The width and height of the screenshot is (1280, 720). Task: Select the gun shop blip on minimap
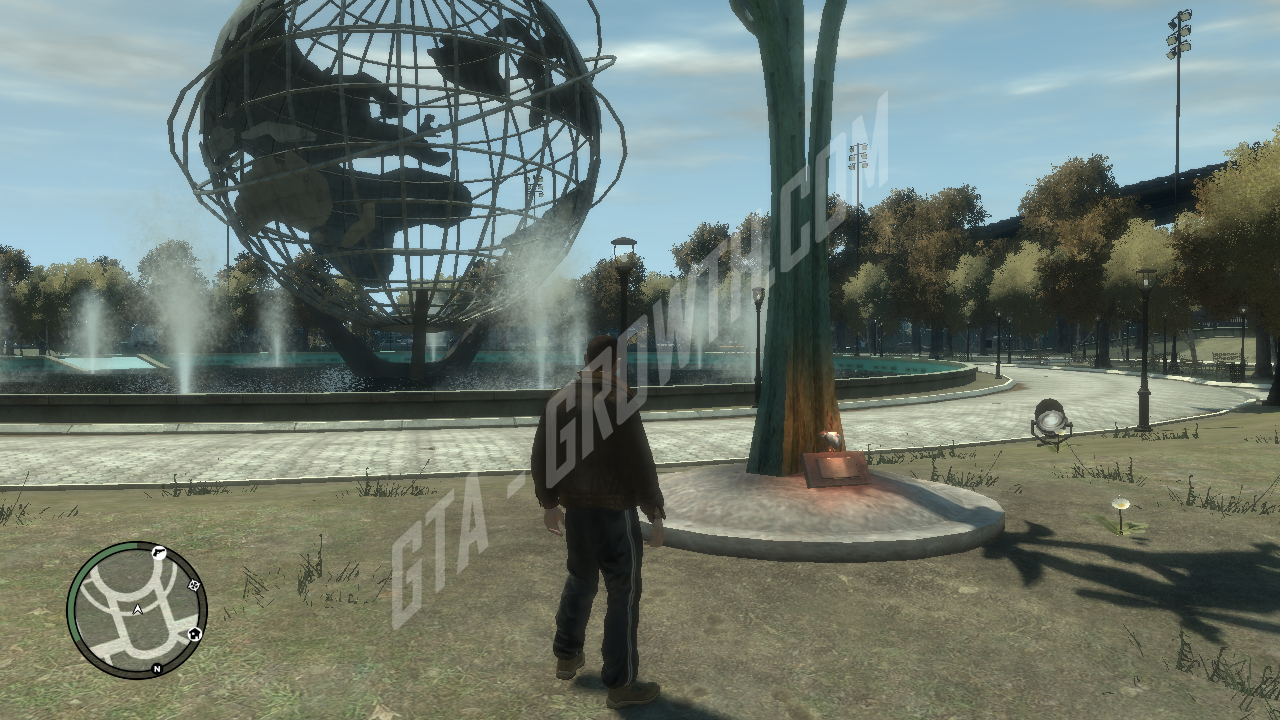pyautogui.click(x=157, y=552)
